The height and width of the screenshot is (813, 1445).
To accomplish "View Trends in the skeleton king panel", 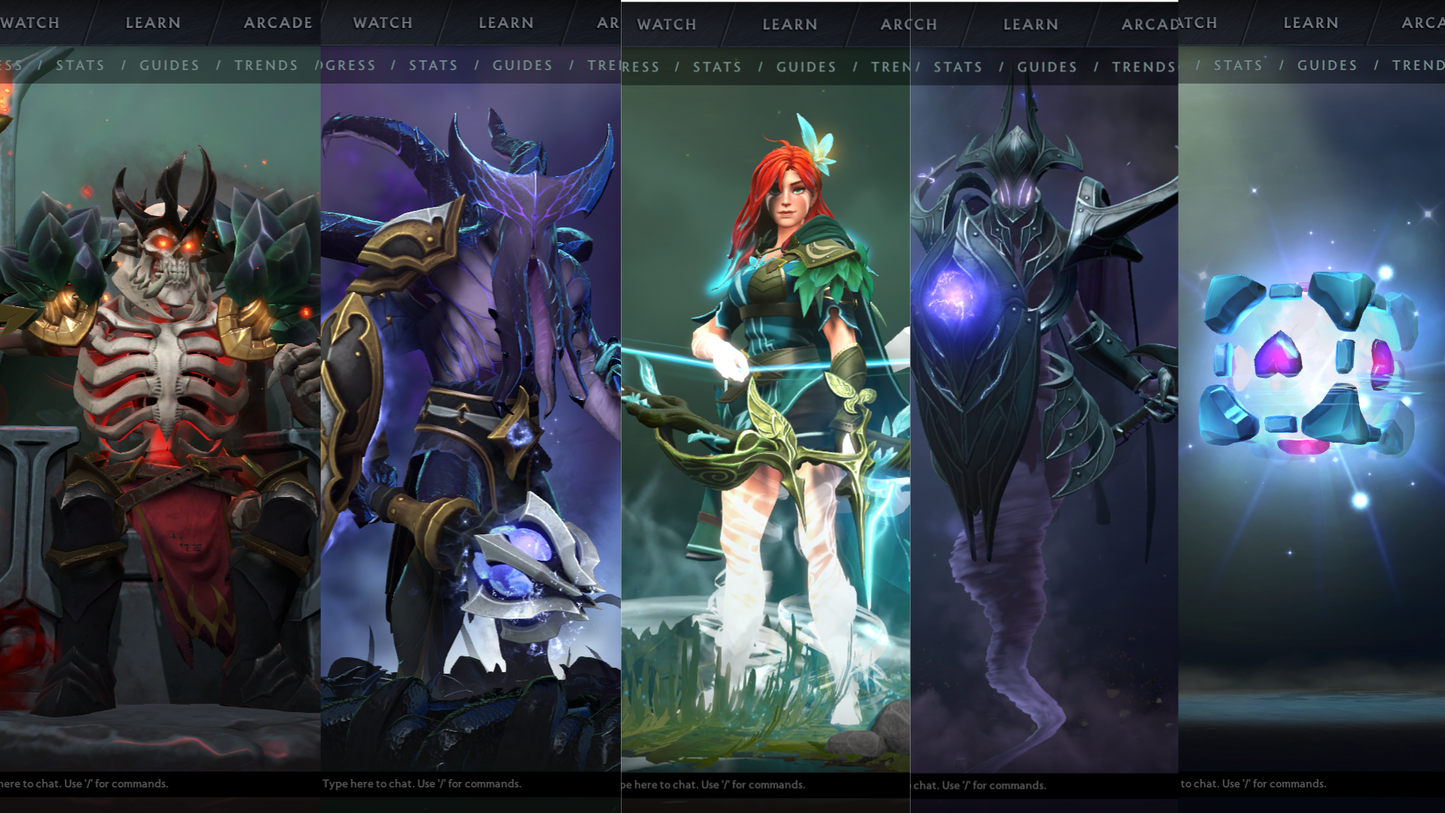I will pos(266,65).
